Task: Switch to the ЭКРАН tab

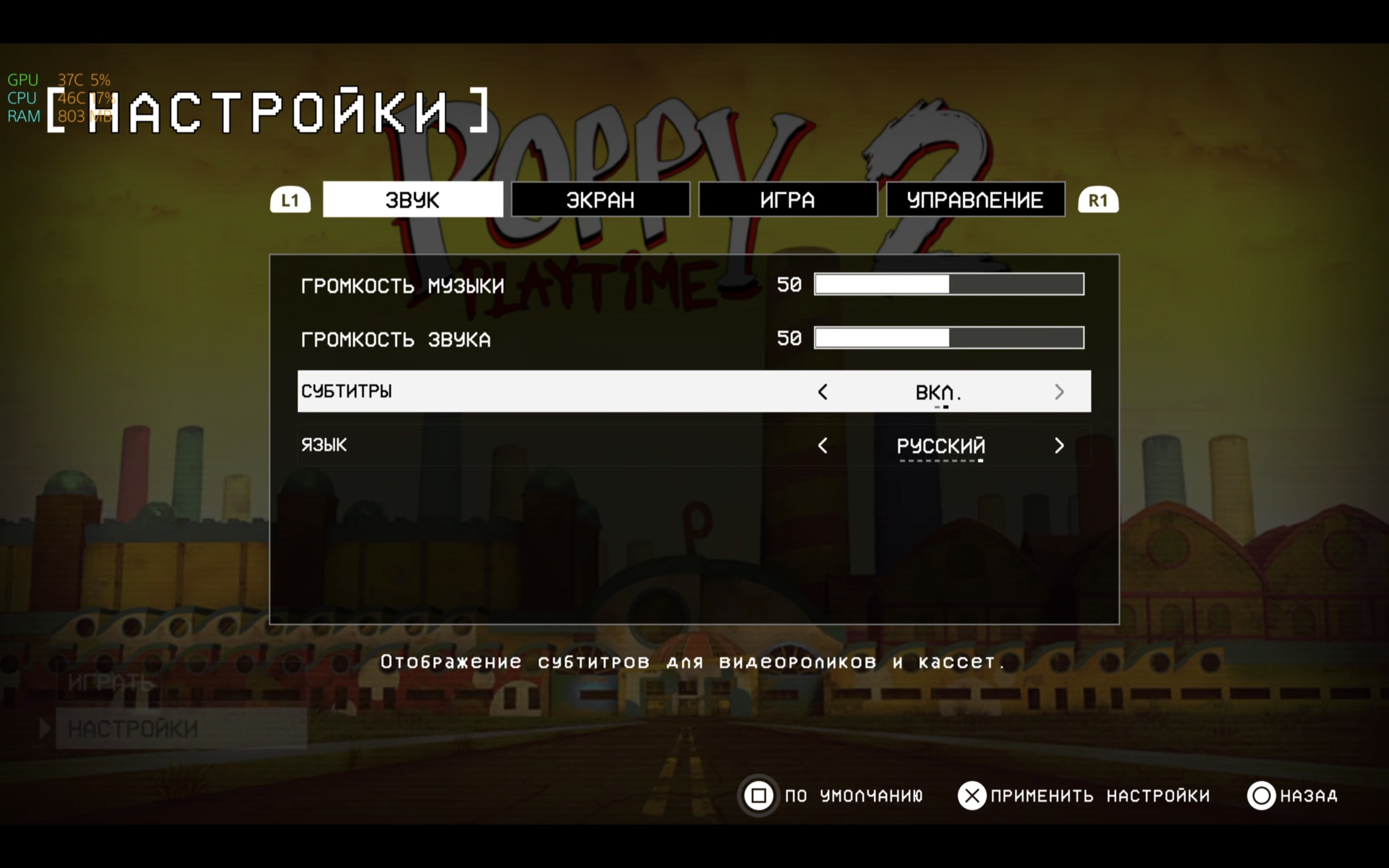Action: point(600,199)
